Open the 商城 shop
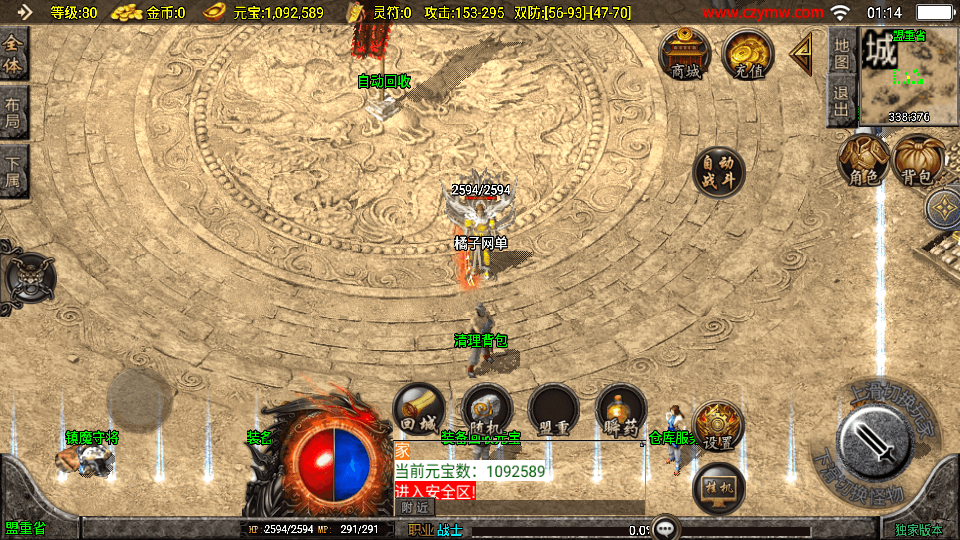The width and height of the screenshot is (960, 540). click(x=685, y=54)
